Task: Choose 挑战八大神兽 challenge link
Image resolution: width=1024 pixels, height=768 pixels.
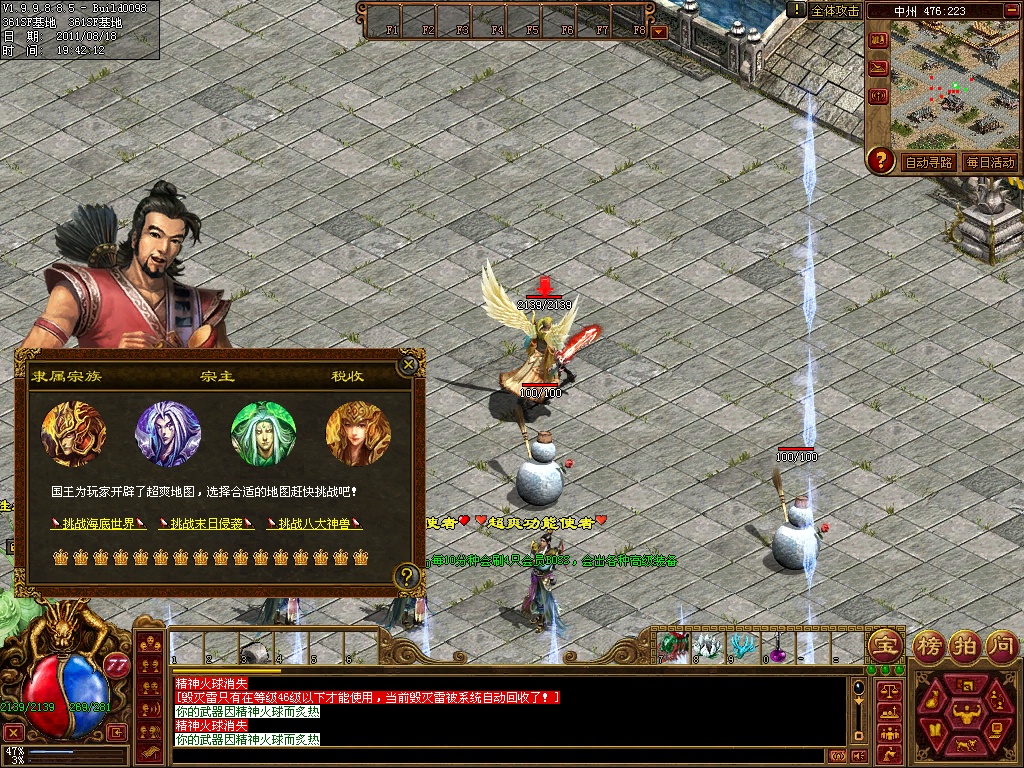Action: coord(314,523)
